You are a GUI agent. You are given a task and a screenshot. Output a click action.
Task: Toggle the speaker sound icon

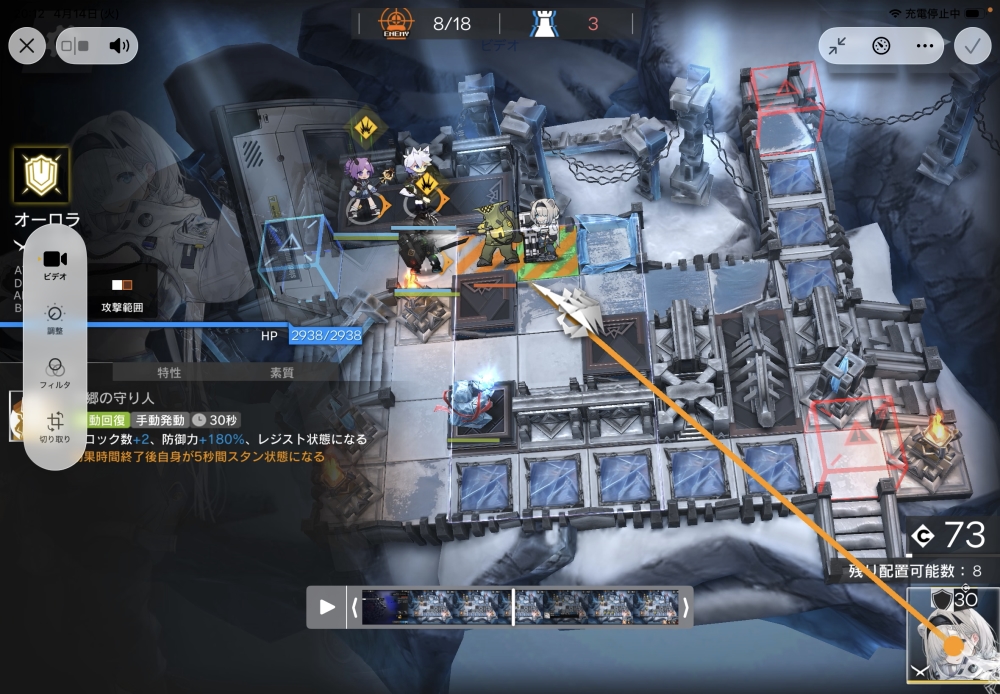pos(120,45)
